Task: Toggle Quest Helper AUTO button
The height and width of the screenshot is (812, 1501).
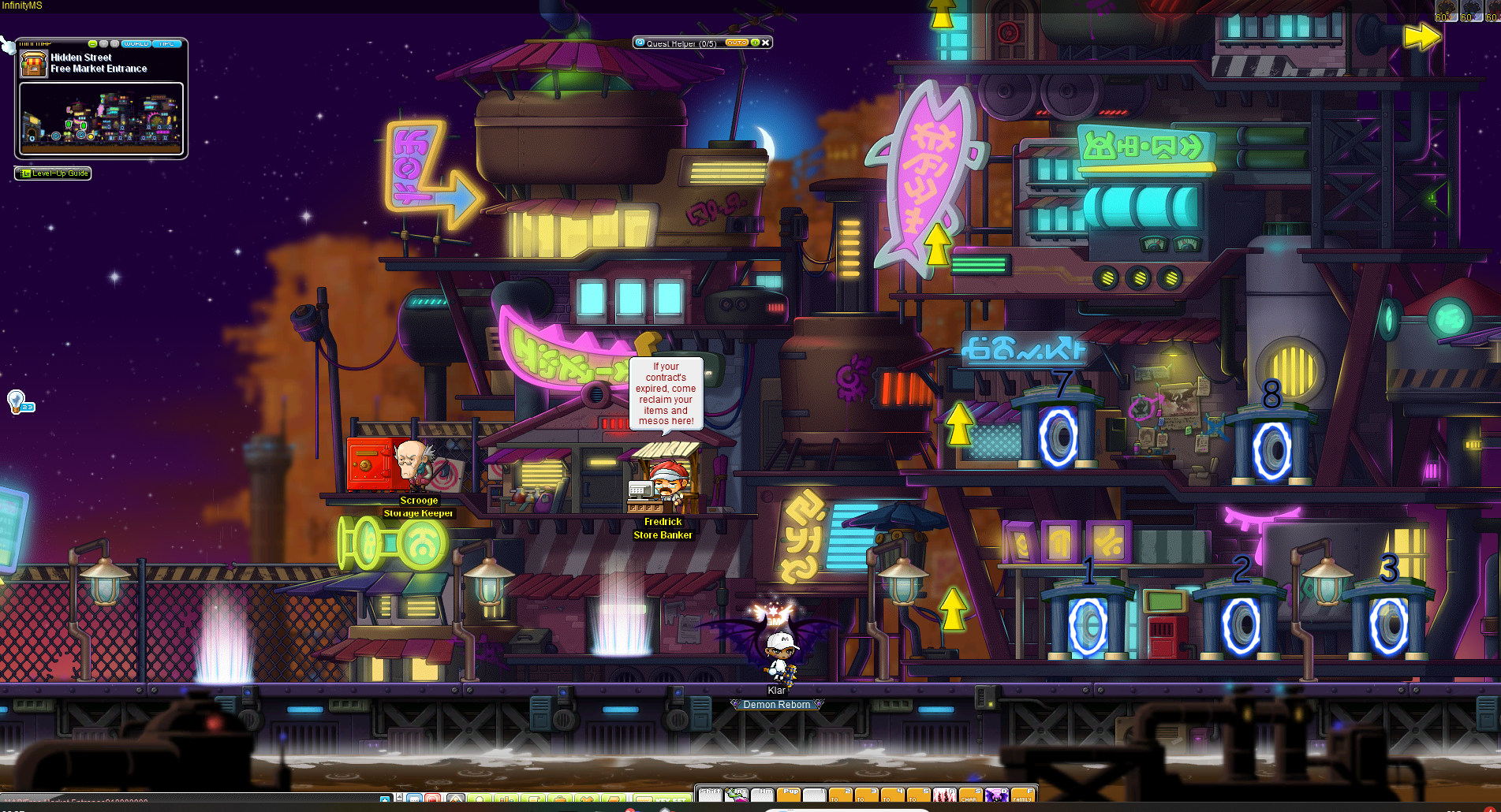Action: (736, 43)
